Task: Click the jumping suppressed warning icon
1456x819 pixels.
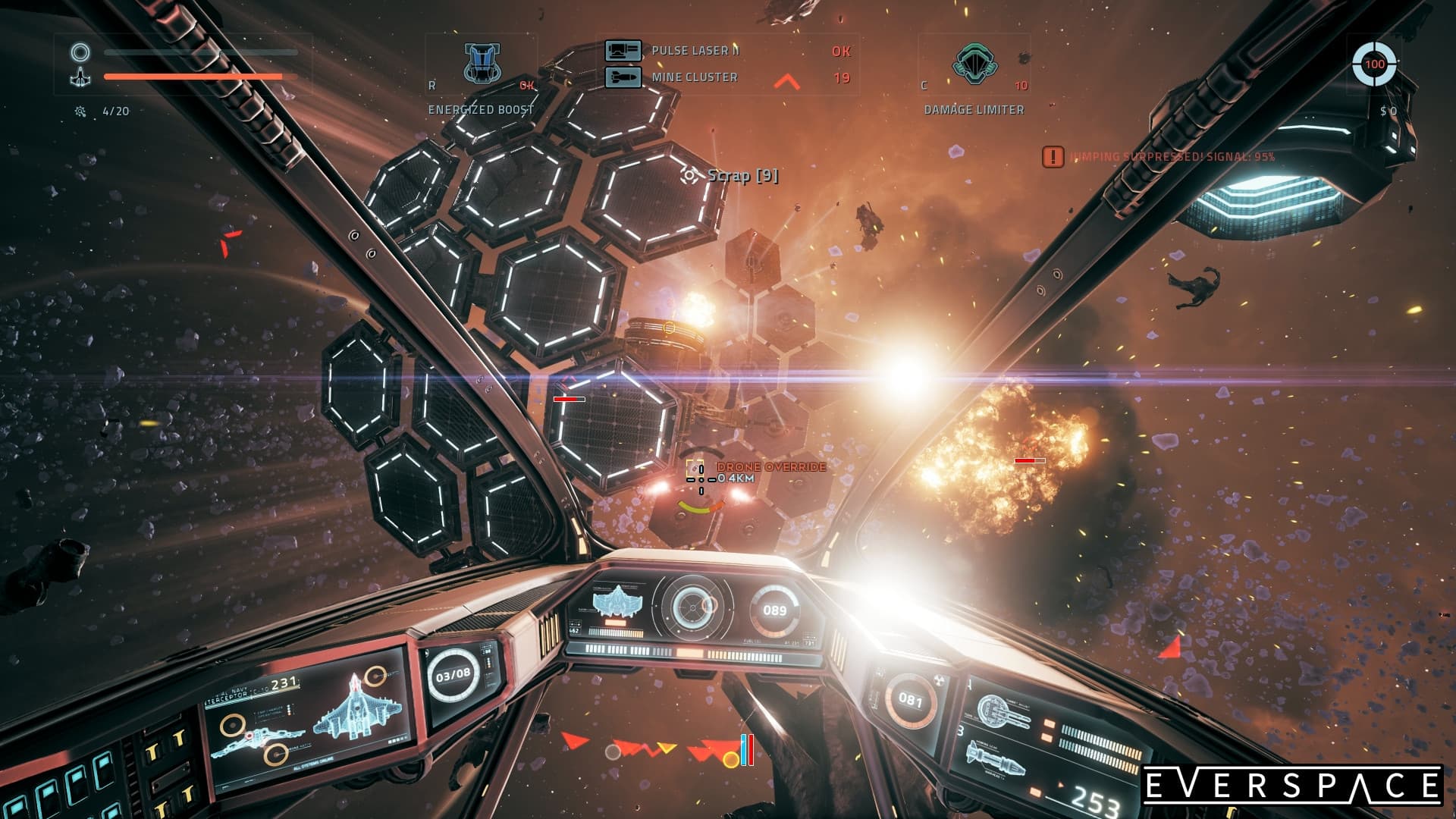Action: tap(1053, 157)
